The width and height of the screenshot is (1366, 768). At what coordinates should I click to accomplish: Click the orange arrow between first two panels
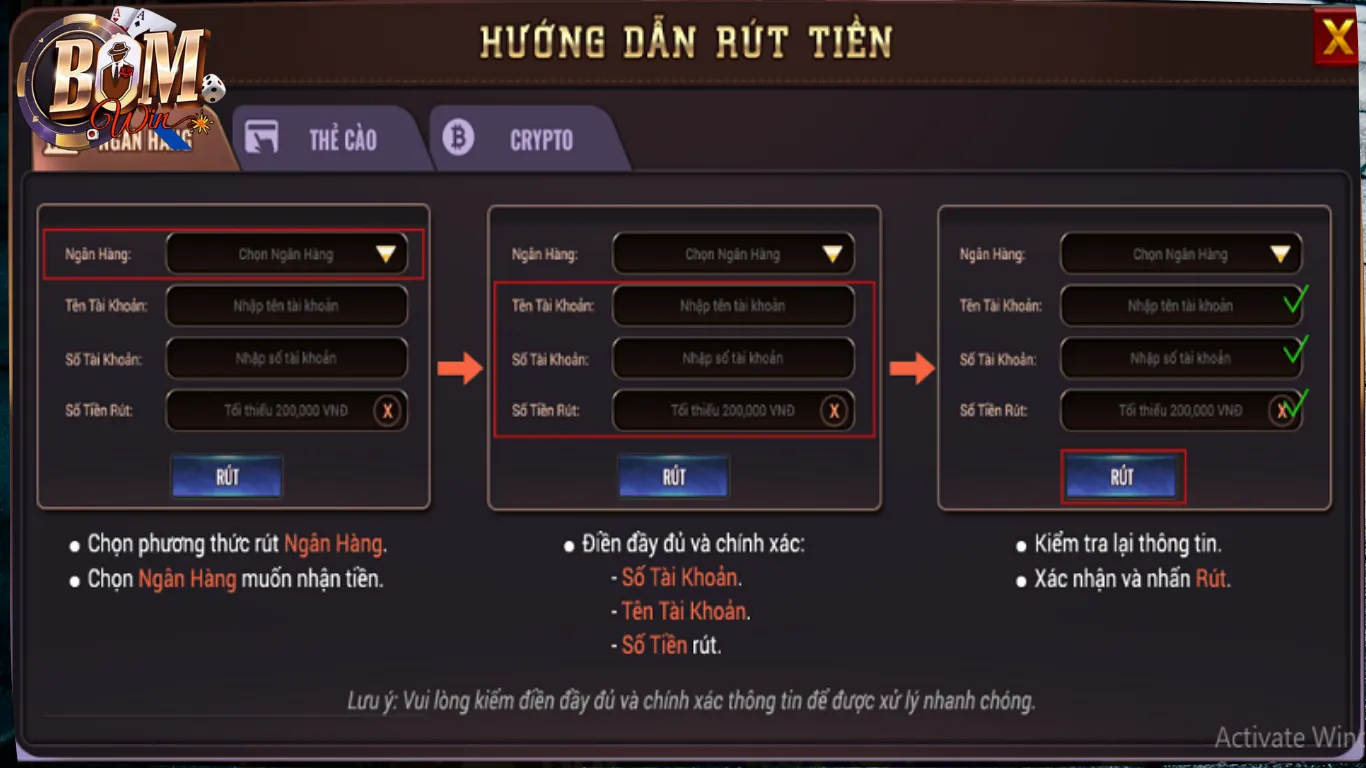458,368
